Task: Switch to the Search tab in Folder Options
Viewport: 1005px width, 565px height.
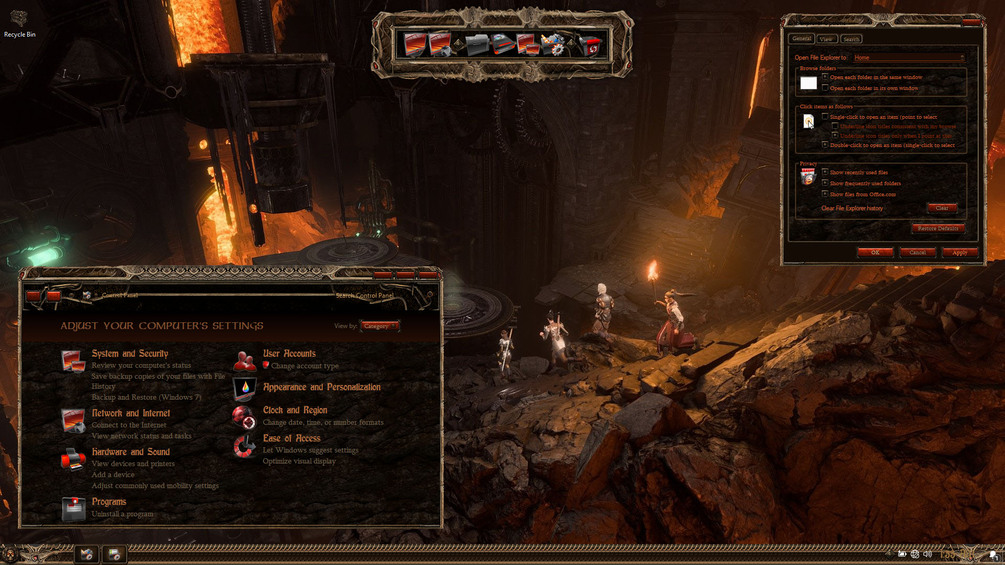Action: [x=851, y=39]
